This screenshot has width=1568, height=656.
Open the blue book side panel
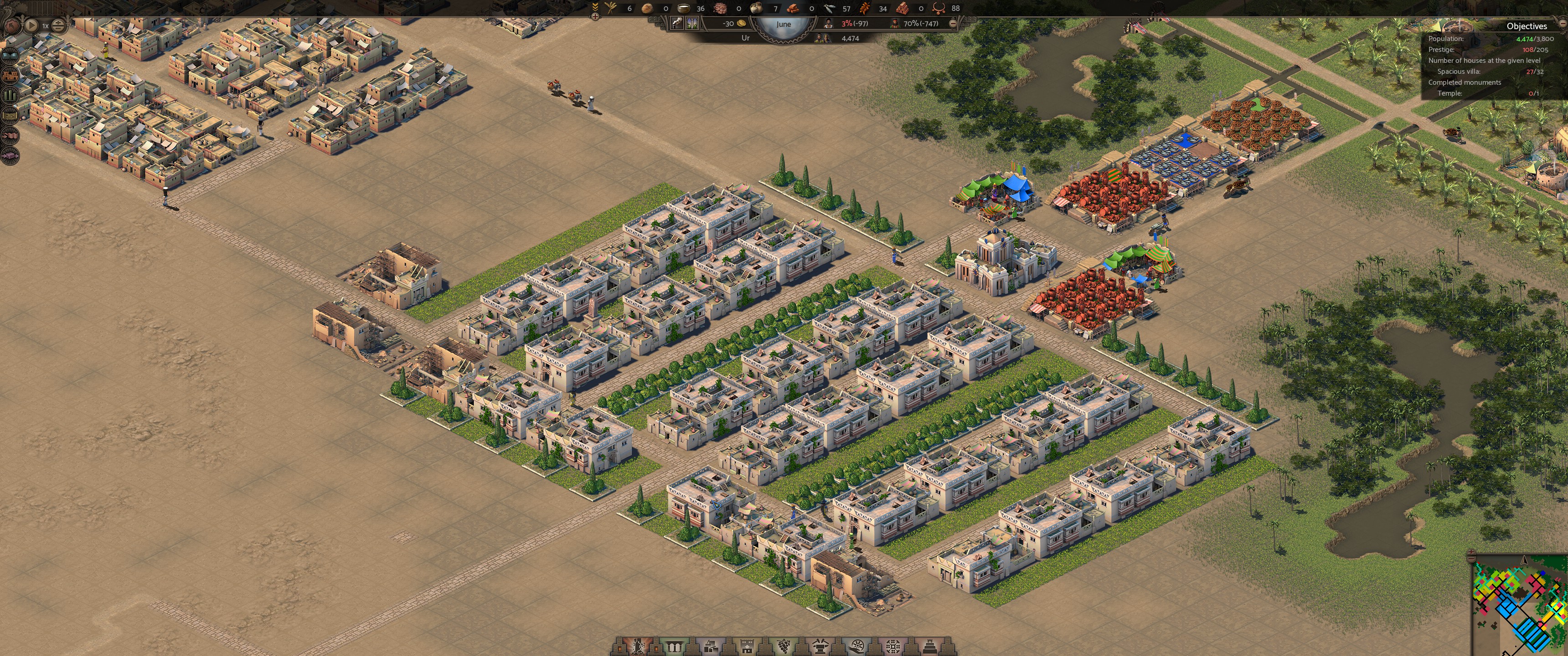tap(10, 55)
